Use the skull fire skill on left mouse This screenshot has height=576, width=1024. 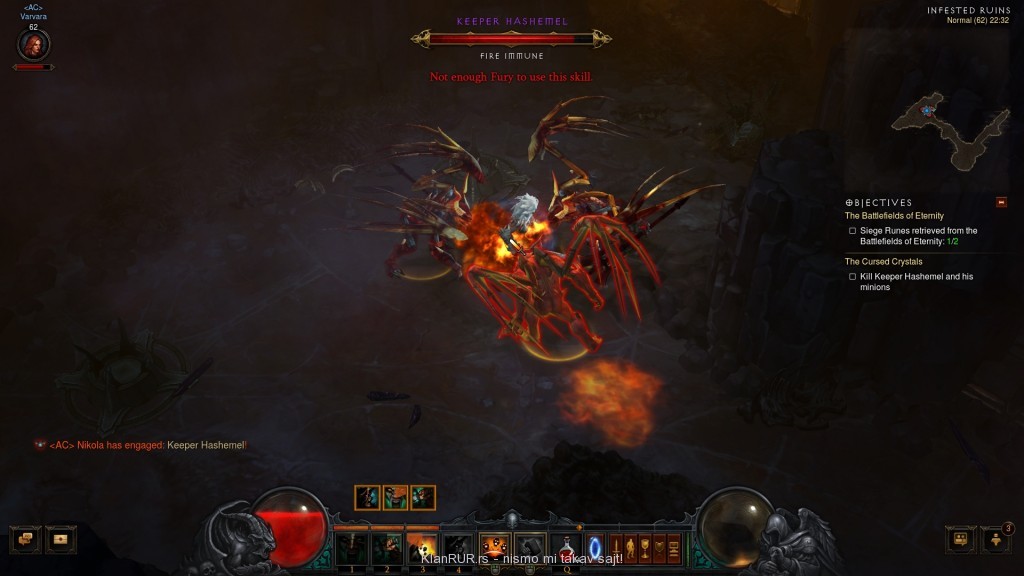point(494,548)
